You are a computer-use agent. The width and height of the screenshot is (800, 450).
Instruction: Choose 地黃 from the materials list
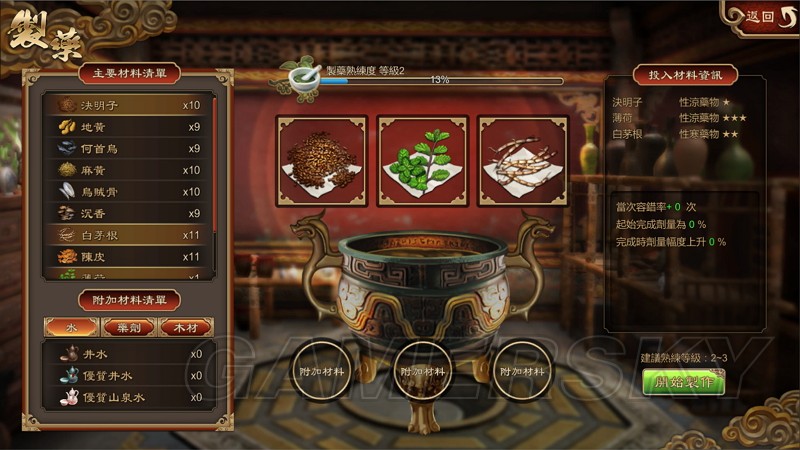click(128, 127)
